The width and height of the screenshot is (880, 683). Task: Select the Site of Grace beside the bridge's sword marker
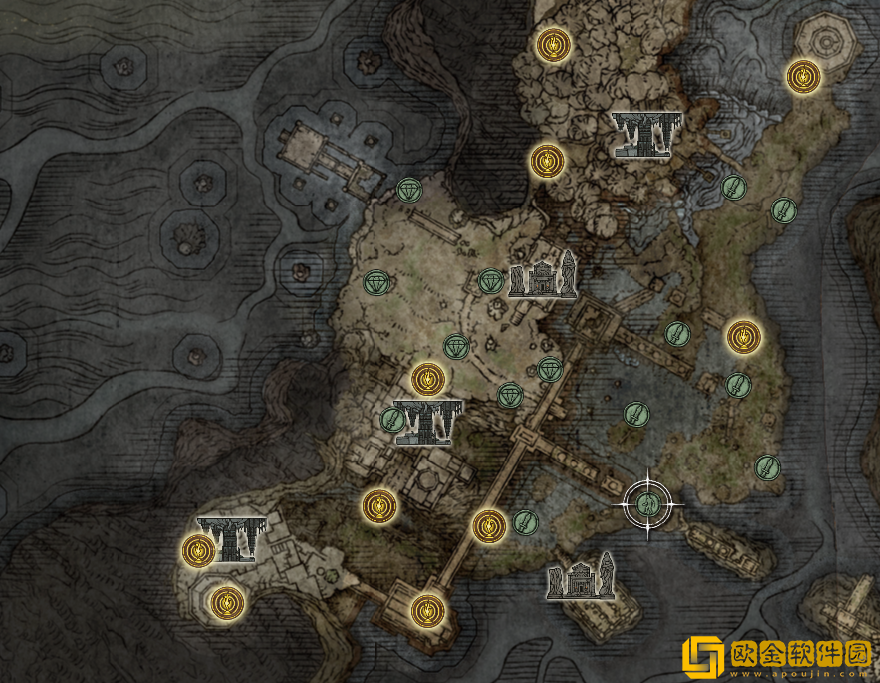pos(488,525)
